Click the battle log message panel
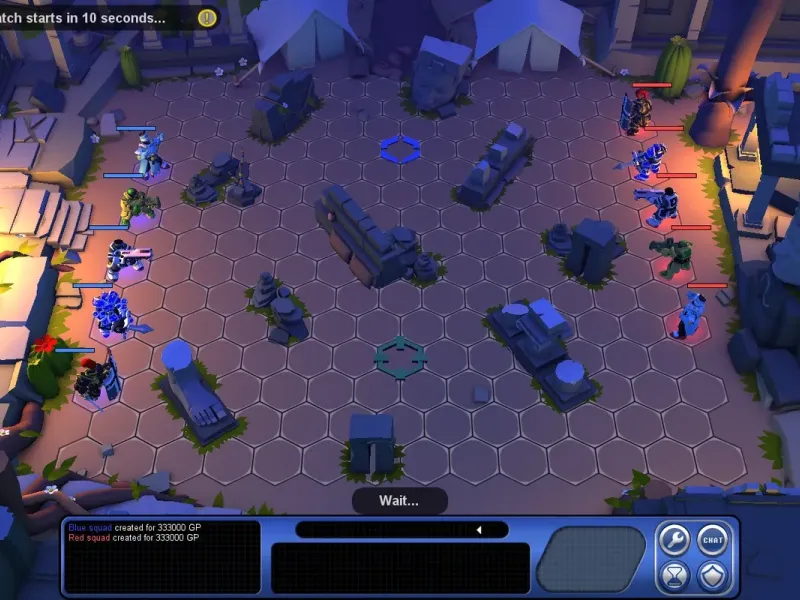 [161, 557]
